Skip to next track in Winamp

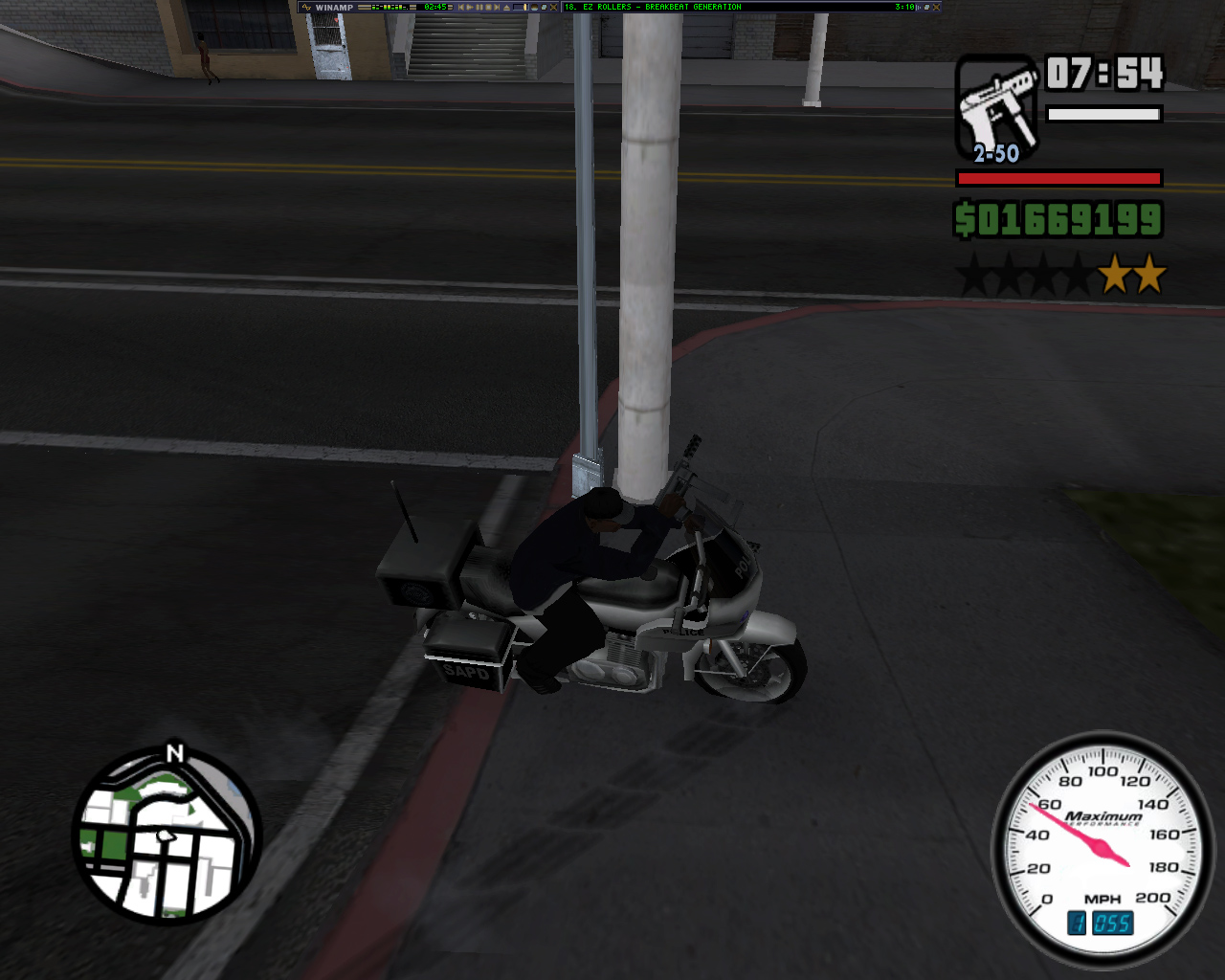pyautogui.click(x=495, y=7)
